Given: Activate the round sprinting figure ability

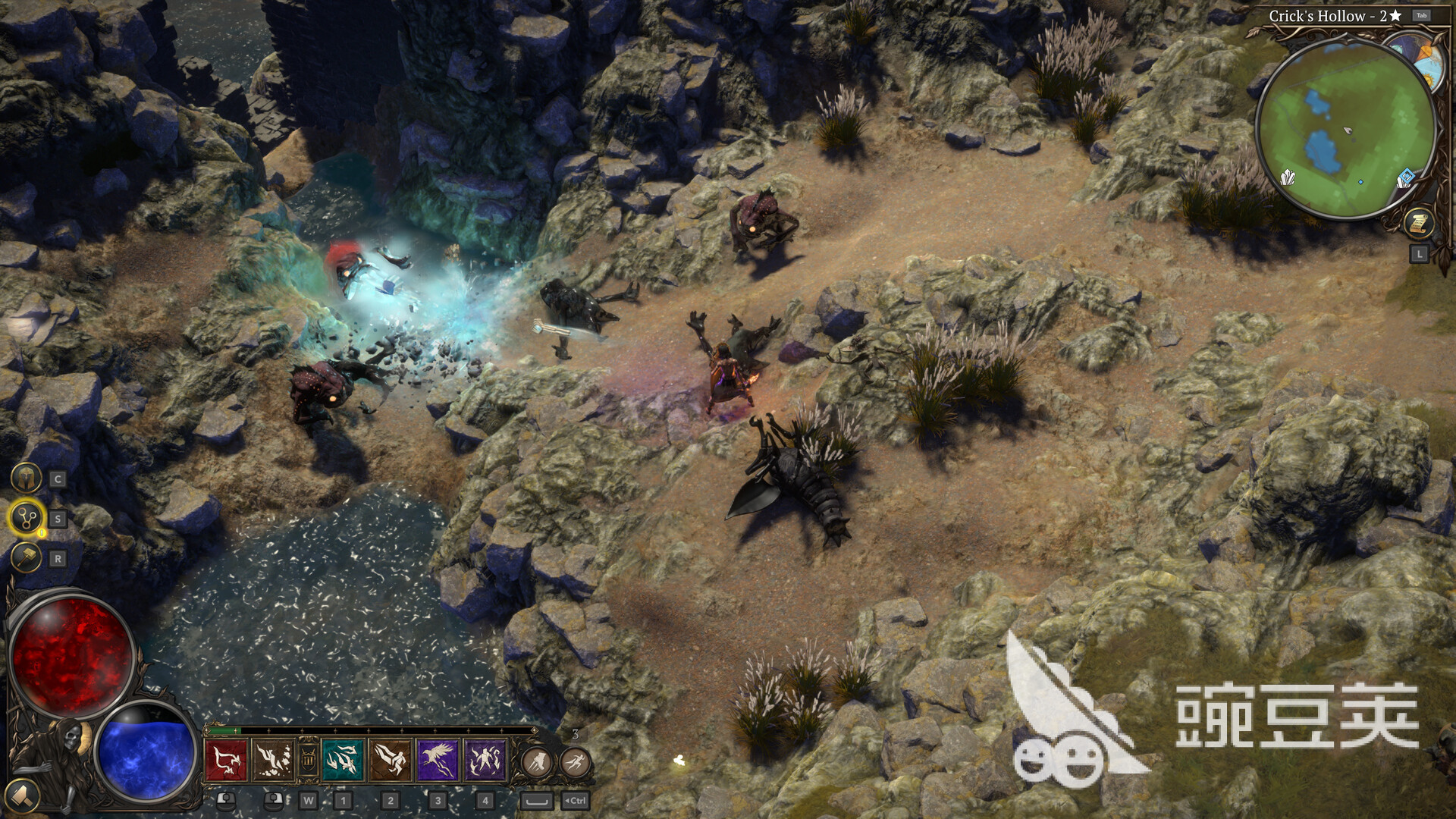Looking at the screenshot, I should 575,761.
